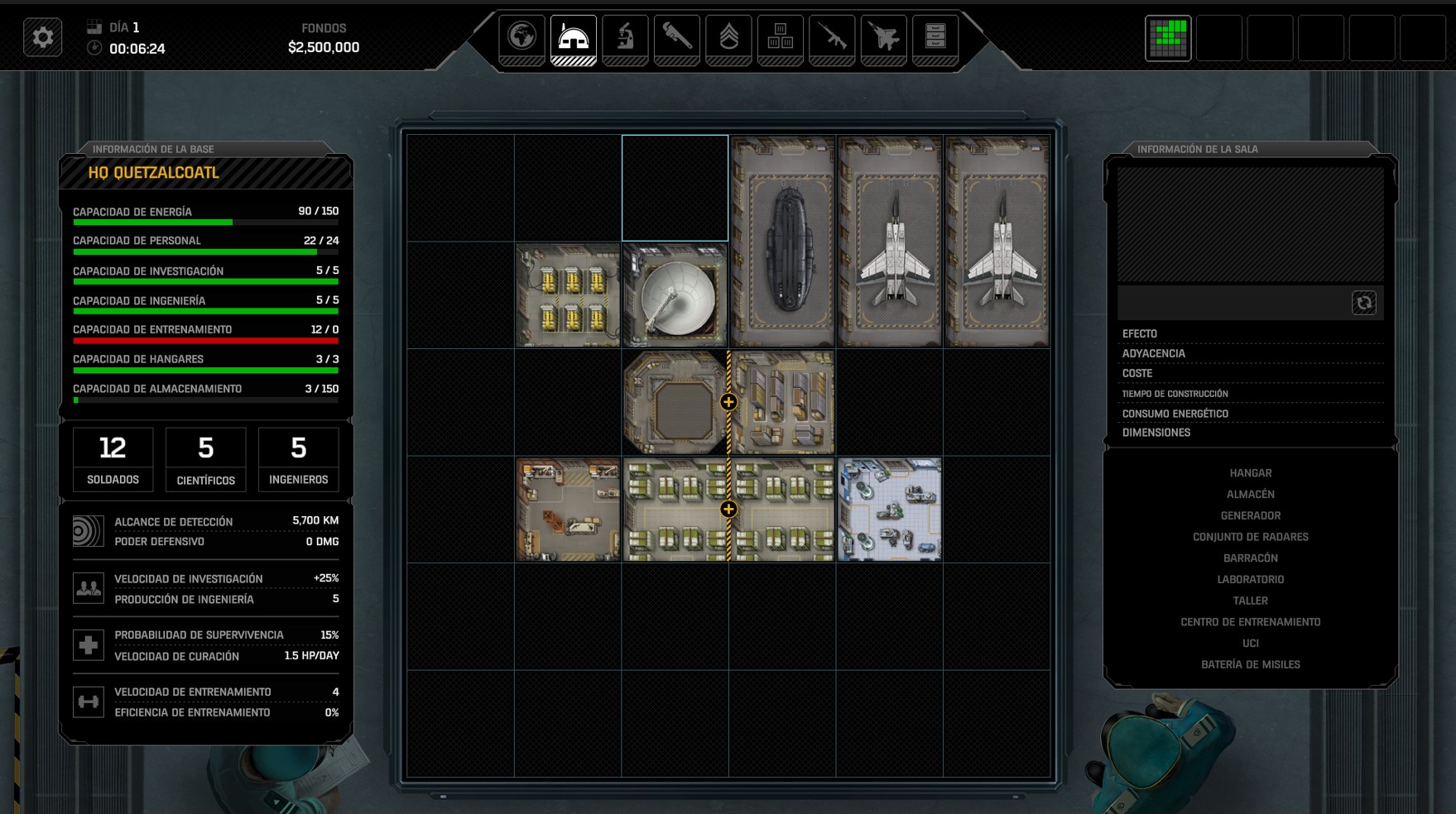Pick Laboratorio from the room list

(x=1250, y=580)
